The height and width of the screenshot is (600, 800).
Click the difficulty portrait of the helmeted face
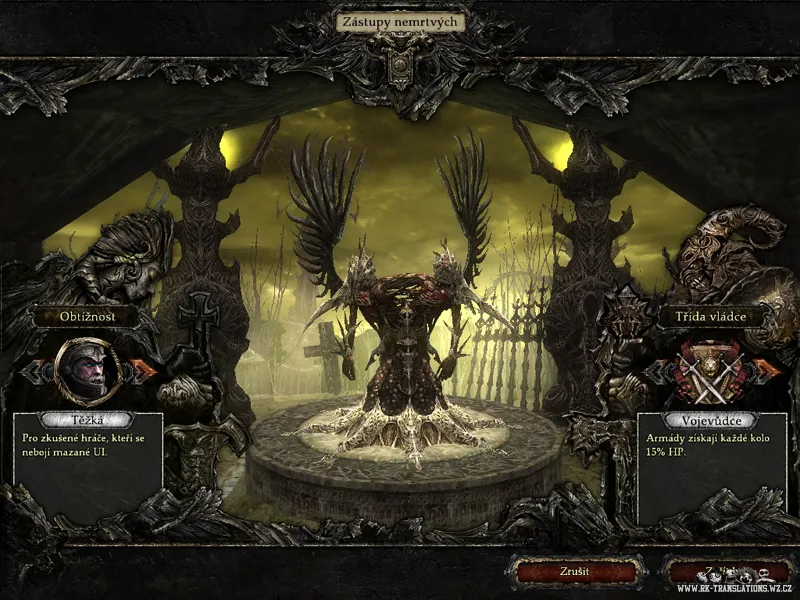86,368
